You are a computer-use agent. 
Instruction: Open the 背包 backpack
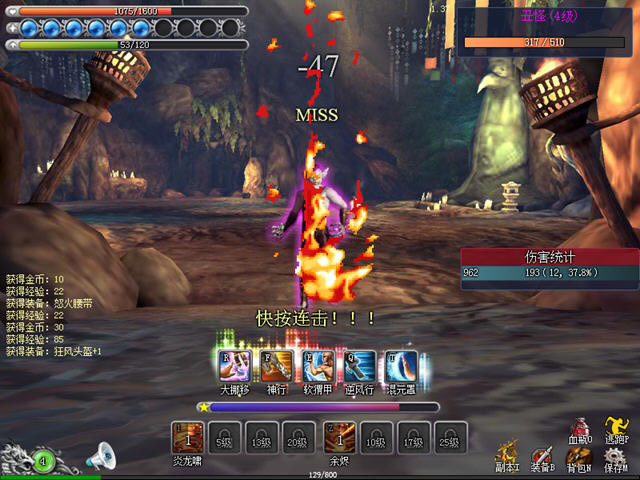[x=579, y=458]
